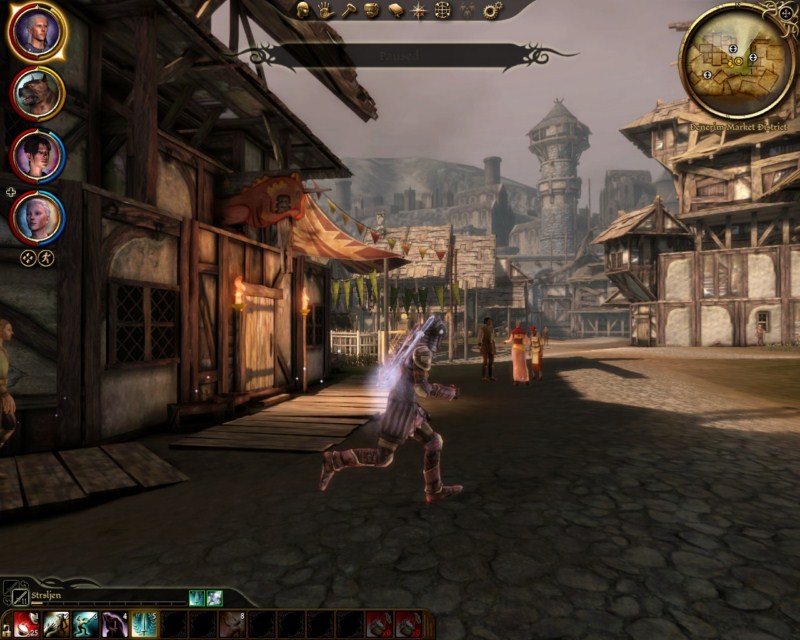Image resolution: width=800 pixels, height=640 pixels.
Task: Select the white-haired hero portrait
Action: pos(37,31)
